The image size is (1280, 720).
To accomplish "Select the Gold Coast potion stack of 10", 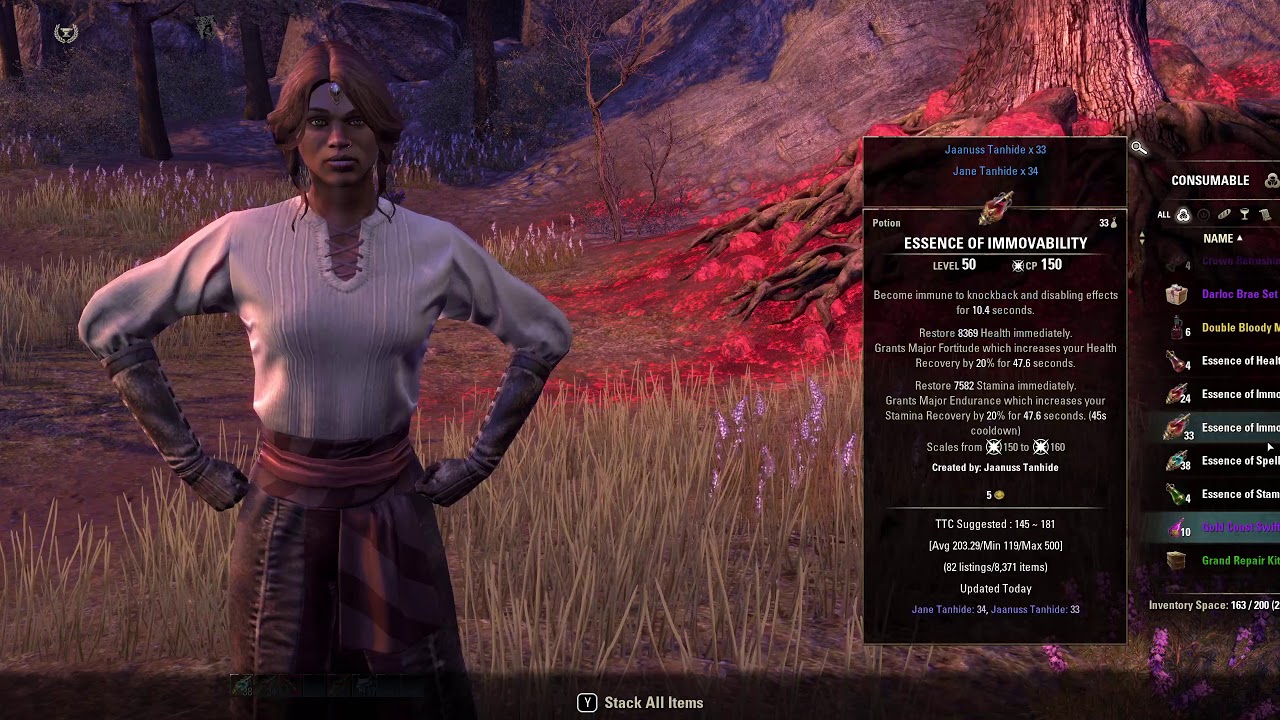I will pos(1239,527).
